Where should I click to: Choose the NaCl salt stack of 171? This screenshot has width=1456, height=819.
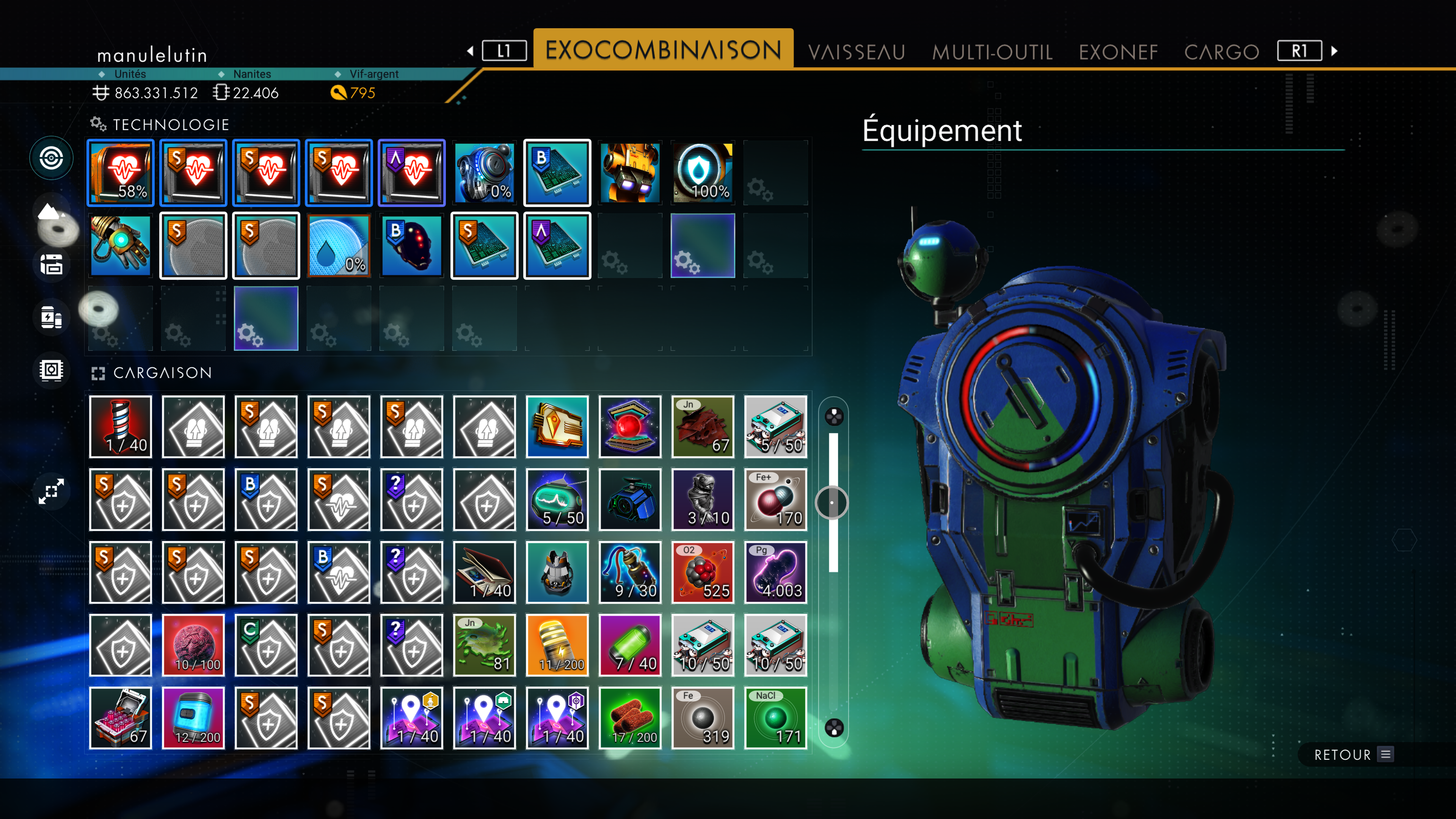click(775, 719)
